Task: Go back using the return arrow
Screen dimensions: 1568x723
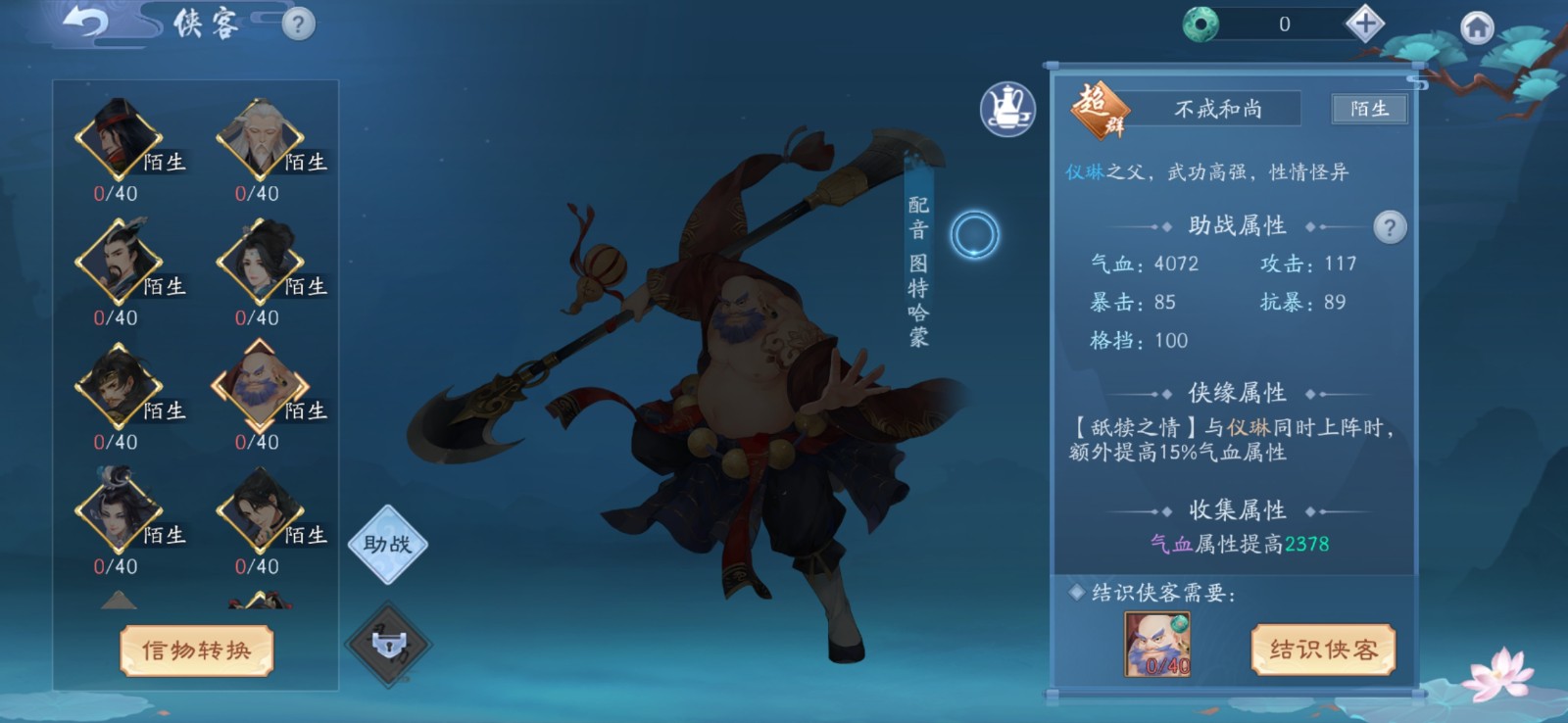Action: coord(85,22)
